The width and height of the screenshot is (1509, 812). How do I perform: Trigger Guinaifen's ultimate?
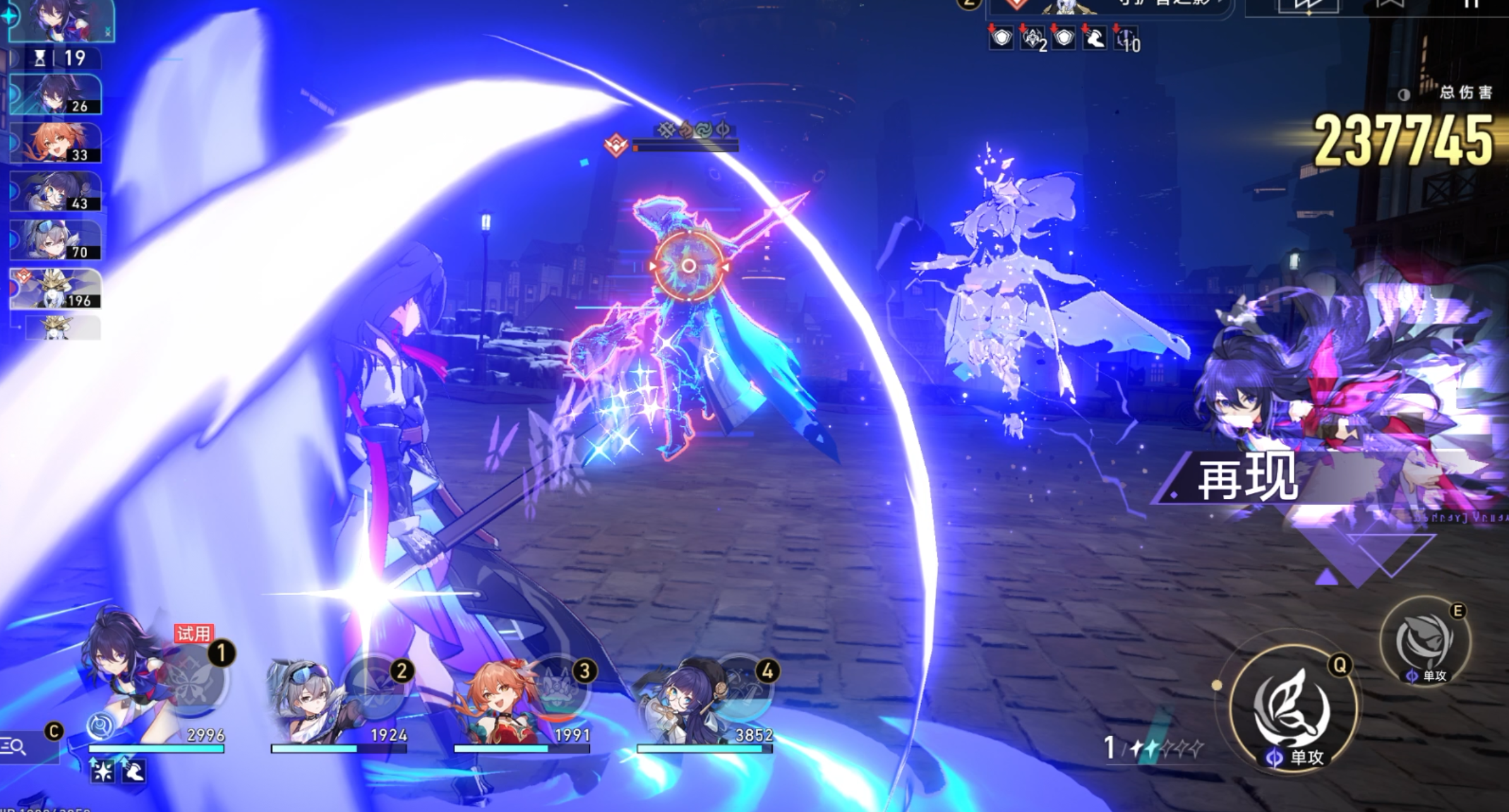tap(558, 690)
